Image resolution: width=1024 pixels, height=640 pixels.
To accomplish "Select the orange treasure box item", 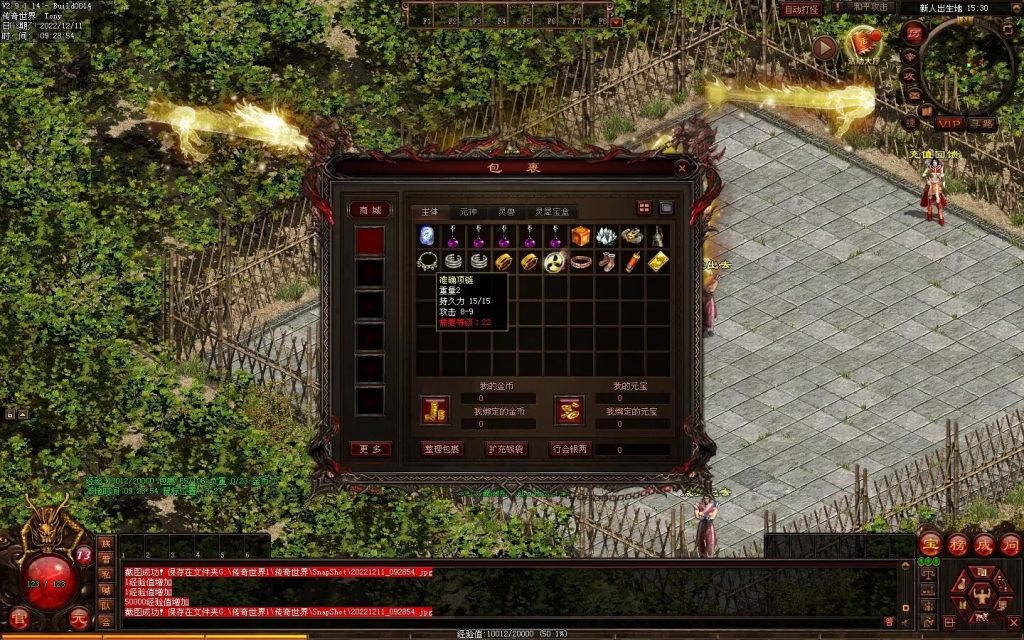I will [581, 236].
